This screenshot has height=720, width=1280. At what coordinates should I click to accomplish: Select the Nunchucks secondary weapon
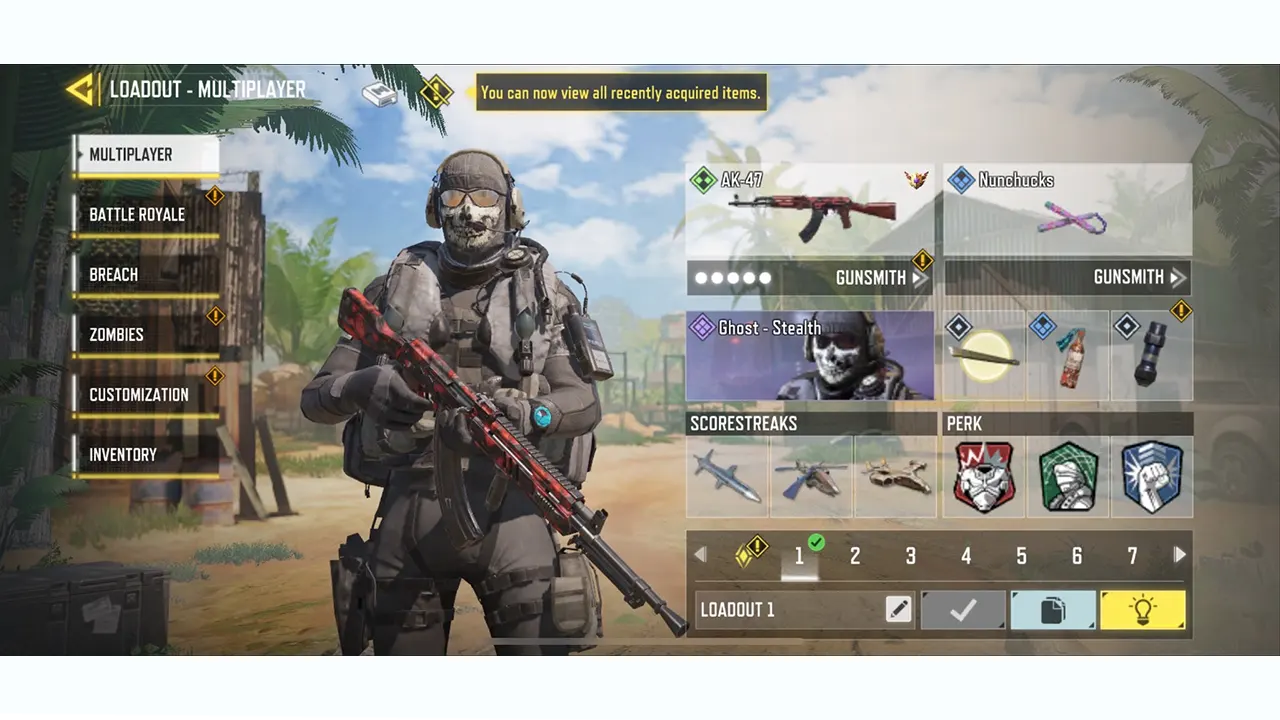pos(1065,210)
